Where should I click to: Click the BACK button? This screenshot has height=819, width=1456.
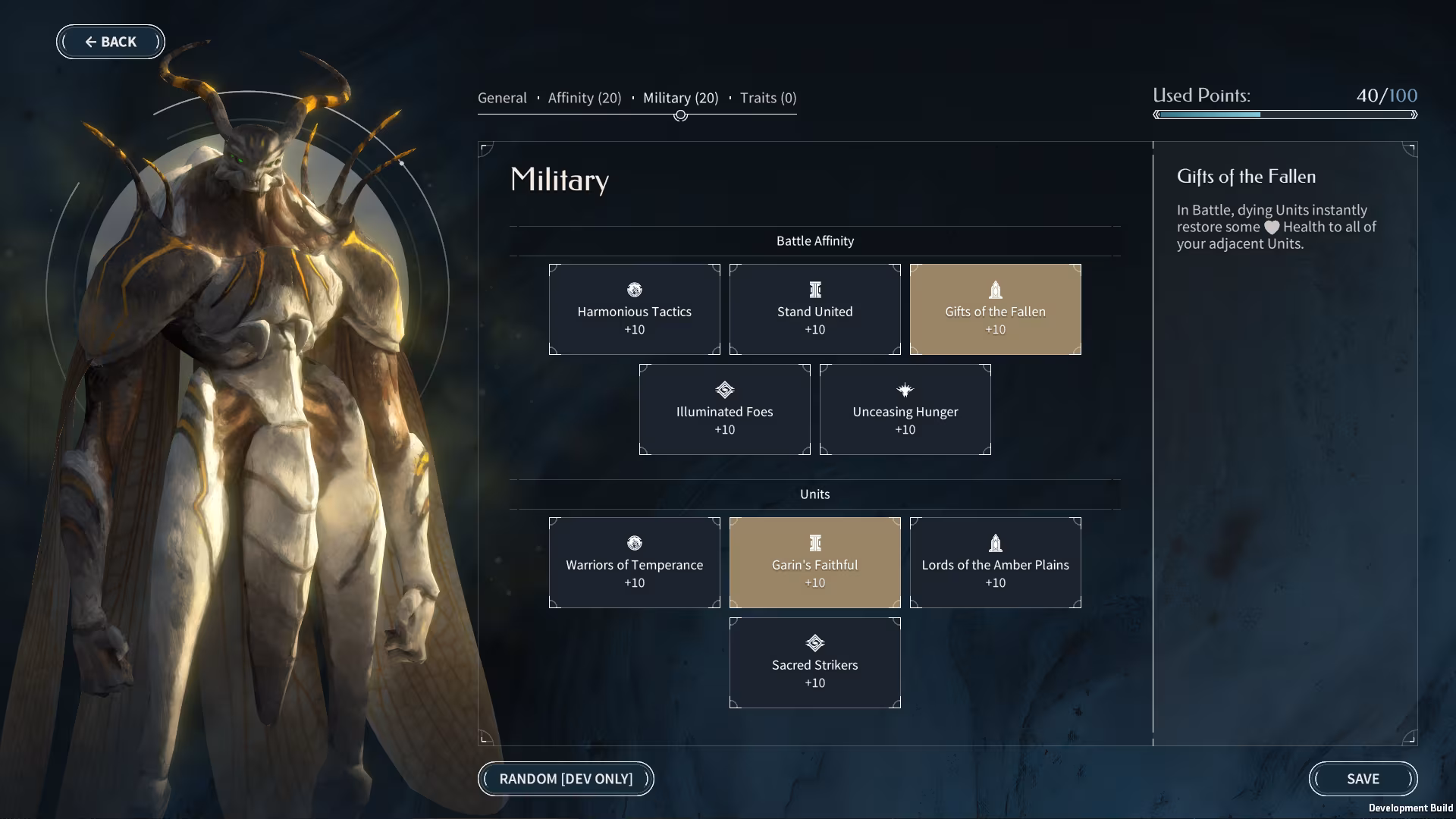click(111, 42)
